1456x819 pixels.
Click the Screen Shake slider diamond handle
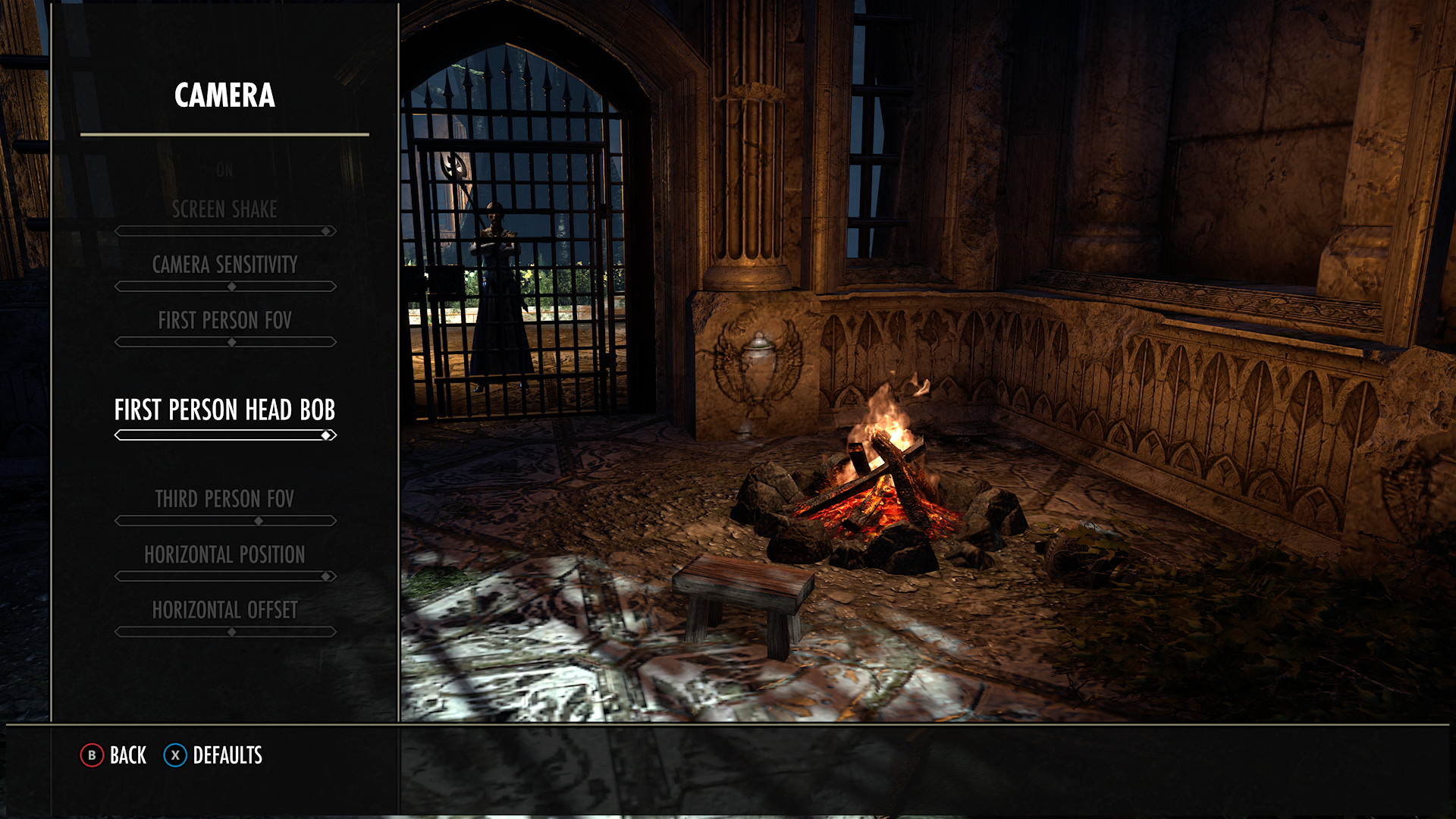pos(326,230)
